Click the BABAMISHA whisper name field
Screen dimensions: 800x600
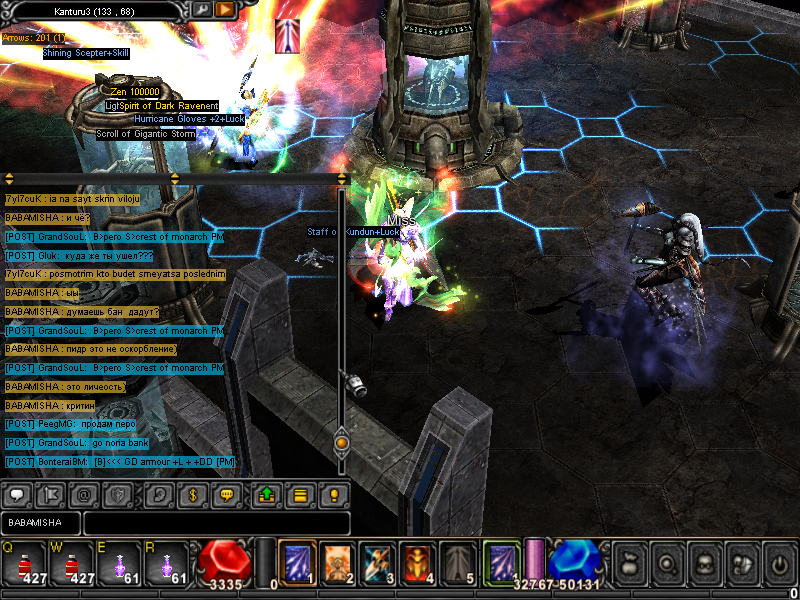(40, 523)
